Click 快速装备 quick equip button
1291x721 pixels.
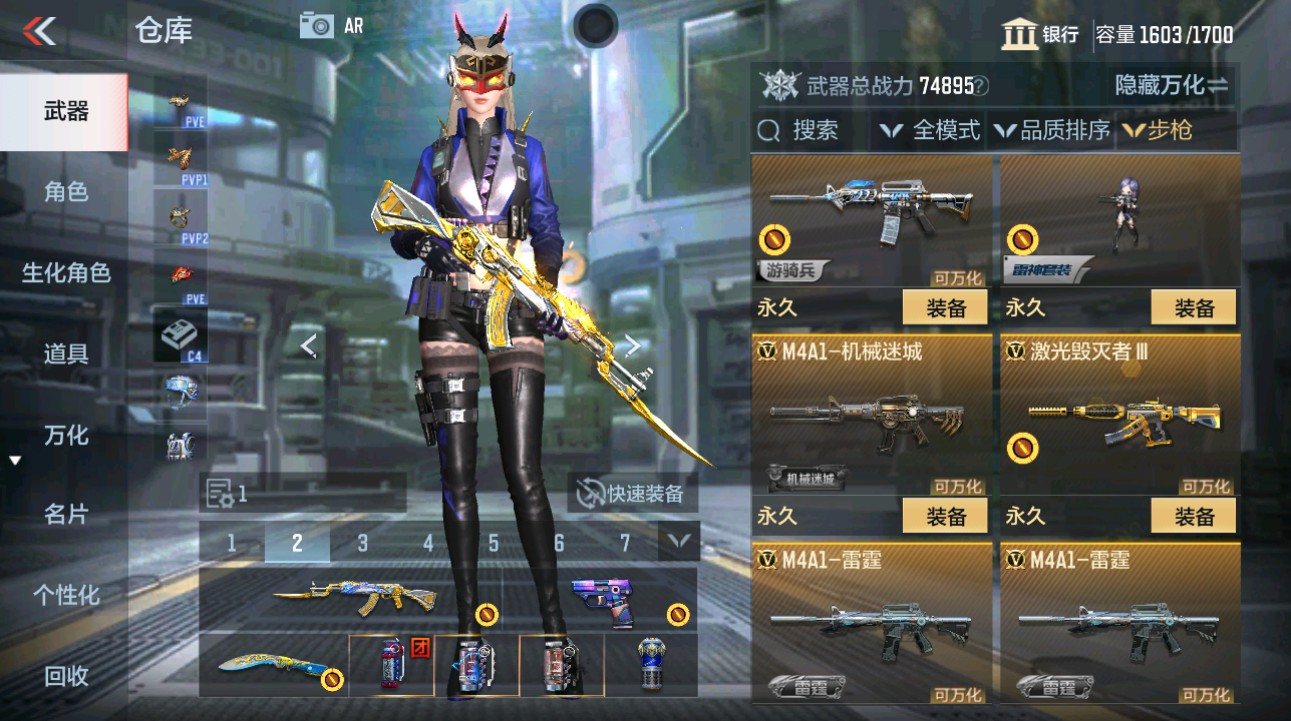pos(630,492)
